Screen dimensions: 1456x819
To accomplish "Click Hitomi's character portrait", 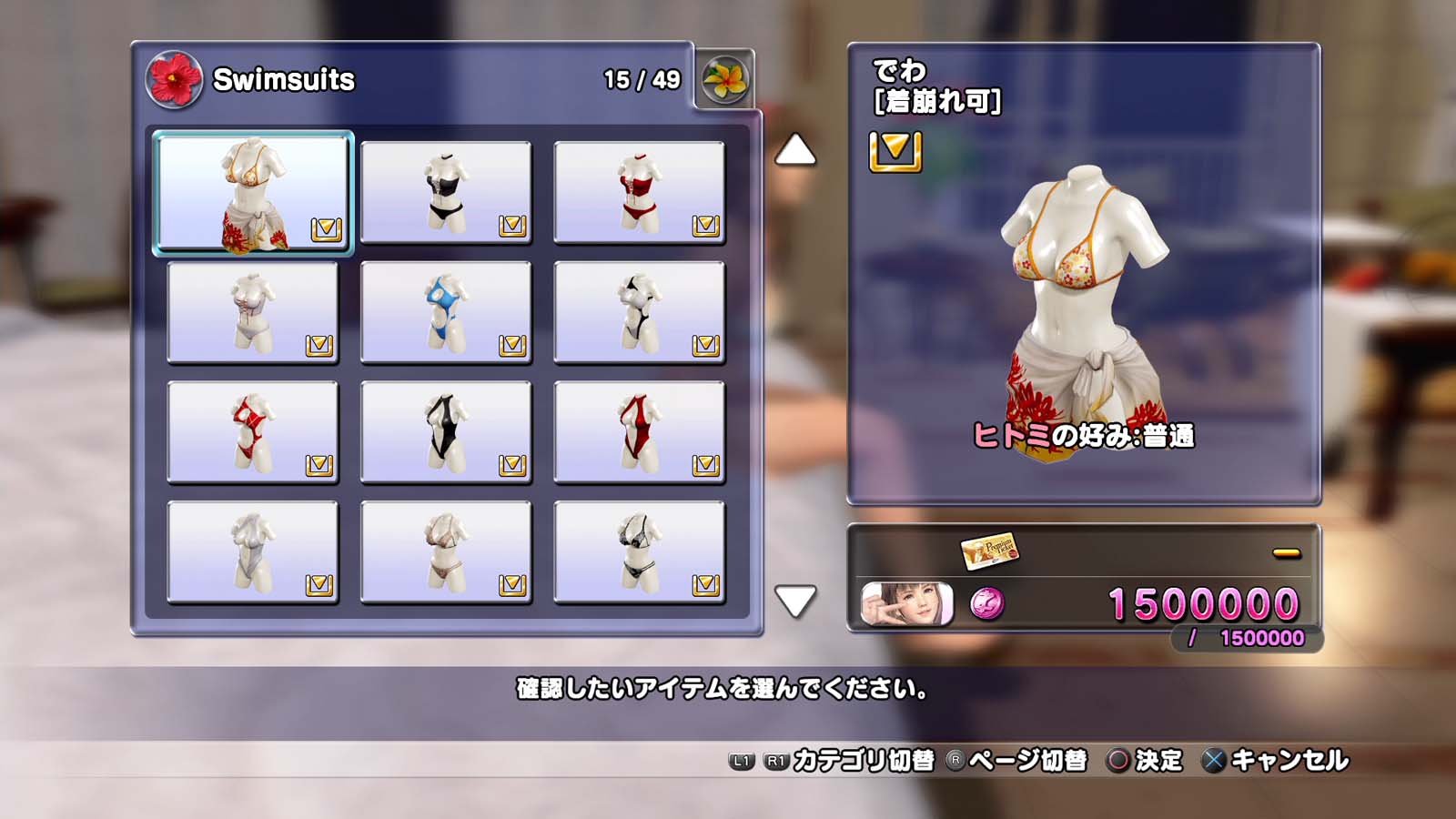I will point(906,603).
